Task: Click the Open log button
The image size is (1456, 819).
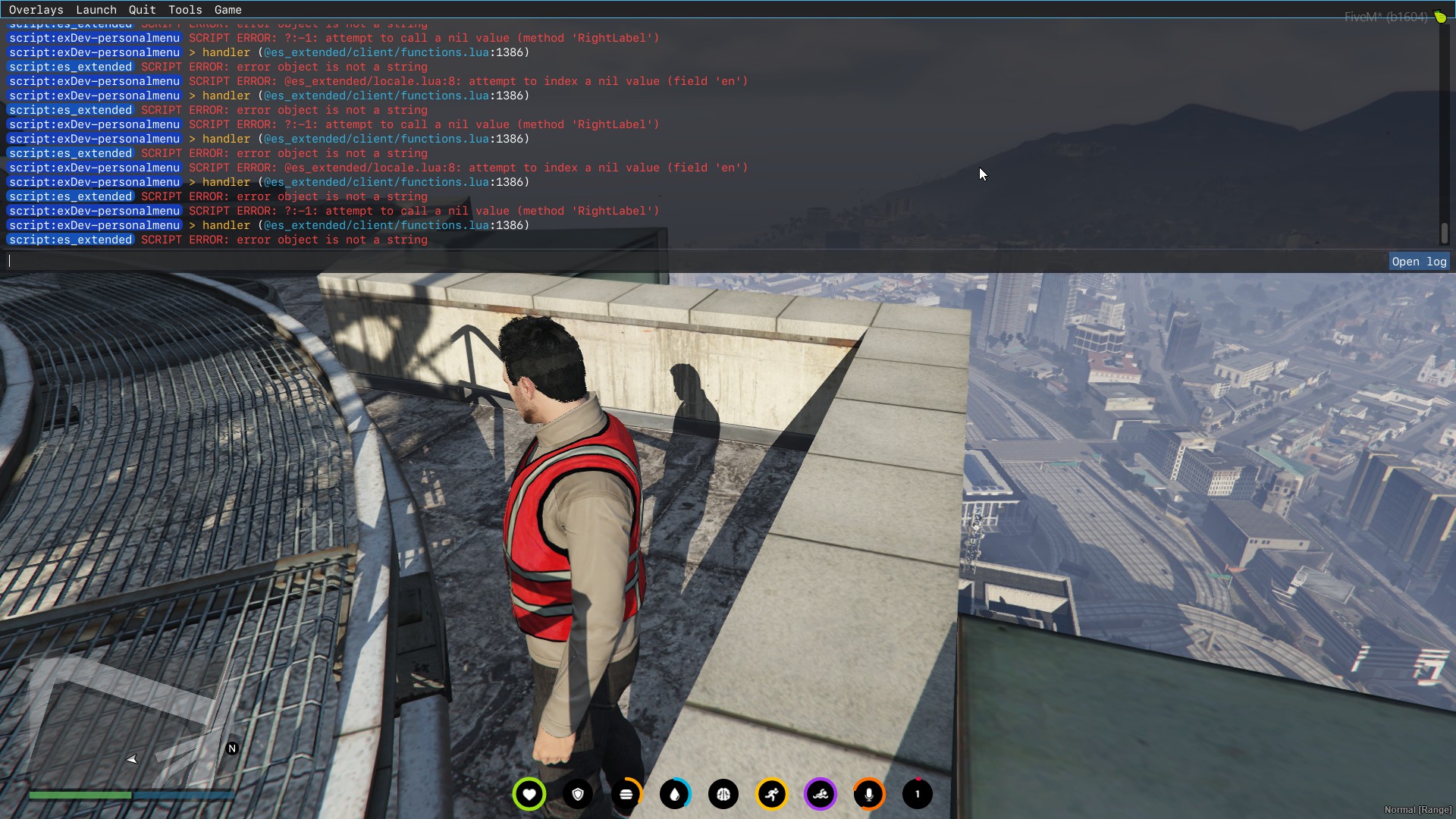Action: coord(1418,261)
